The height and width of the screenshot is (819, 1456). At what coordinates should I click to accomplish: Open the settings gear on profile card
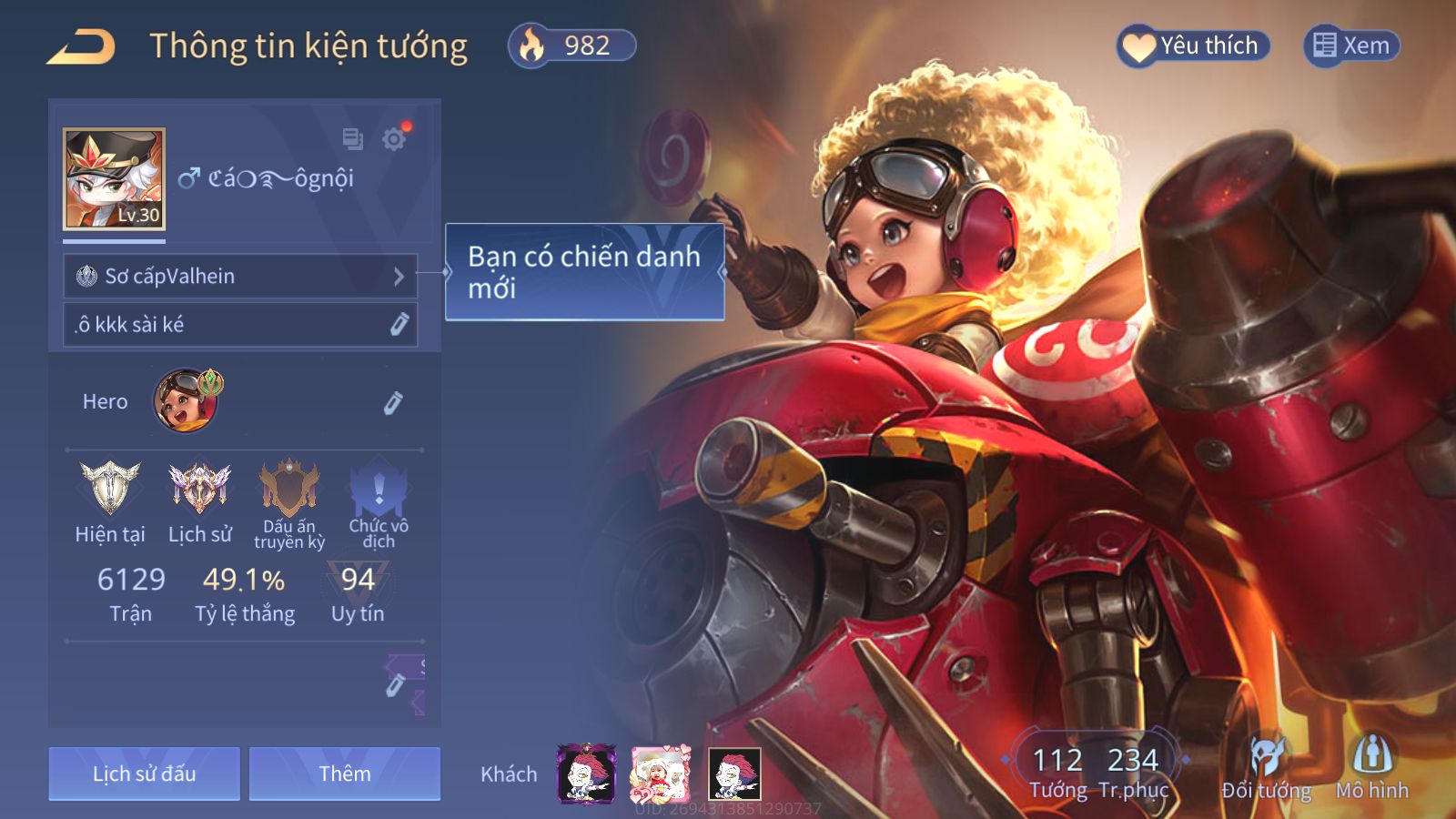tap(394, 139)
